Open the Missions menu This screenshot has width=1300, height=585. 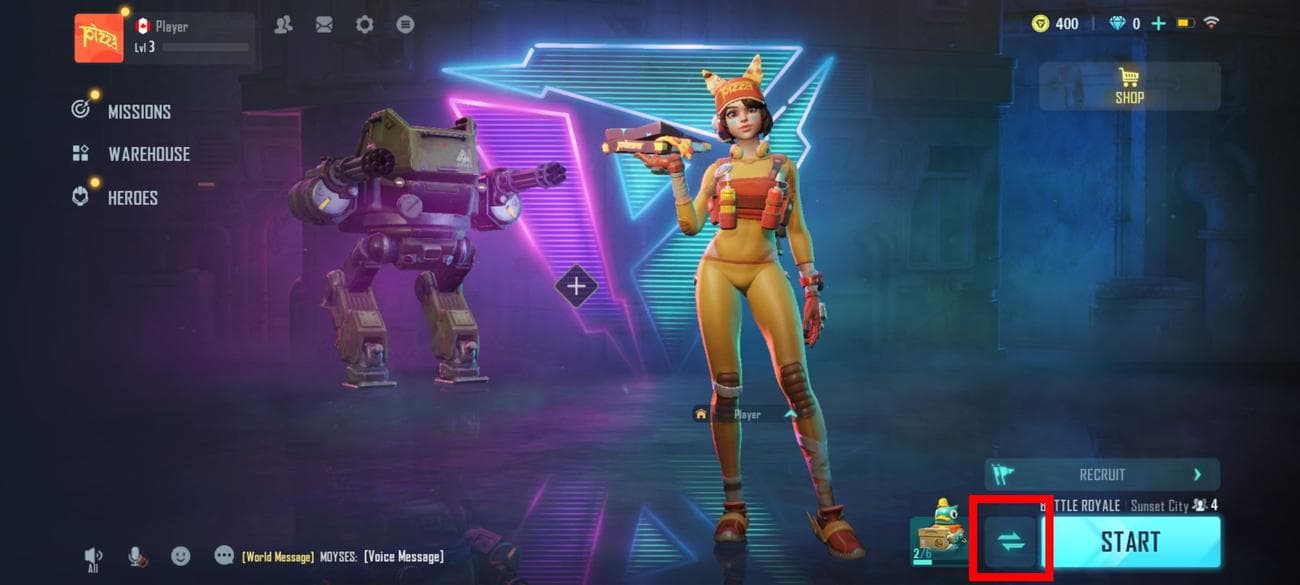point(138,111)
